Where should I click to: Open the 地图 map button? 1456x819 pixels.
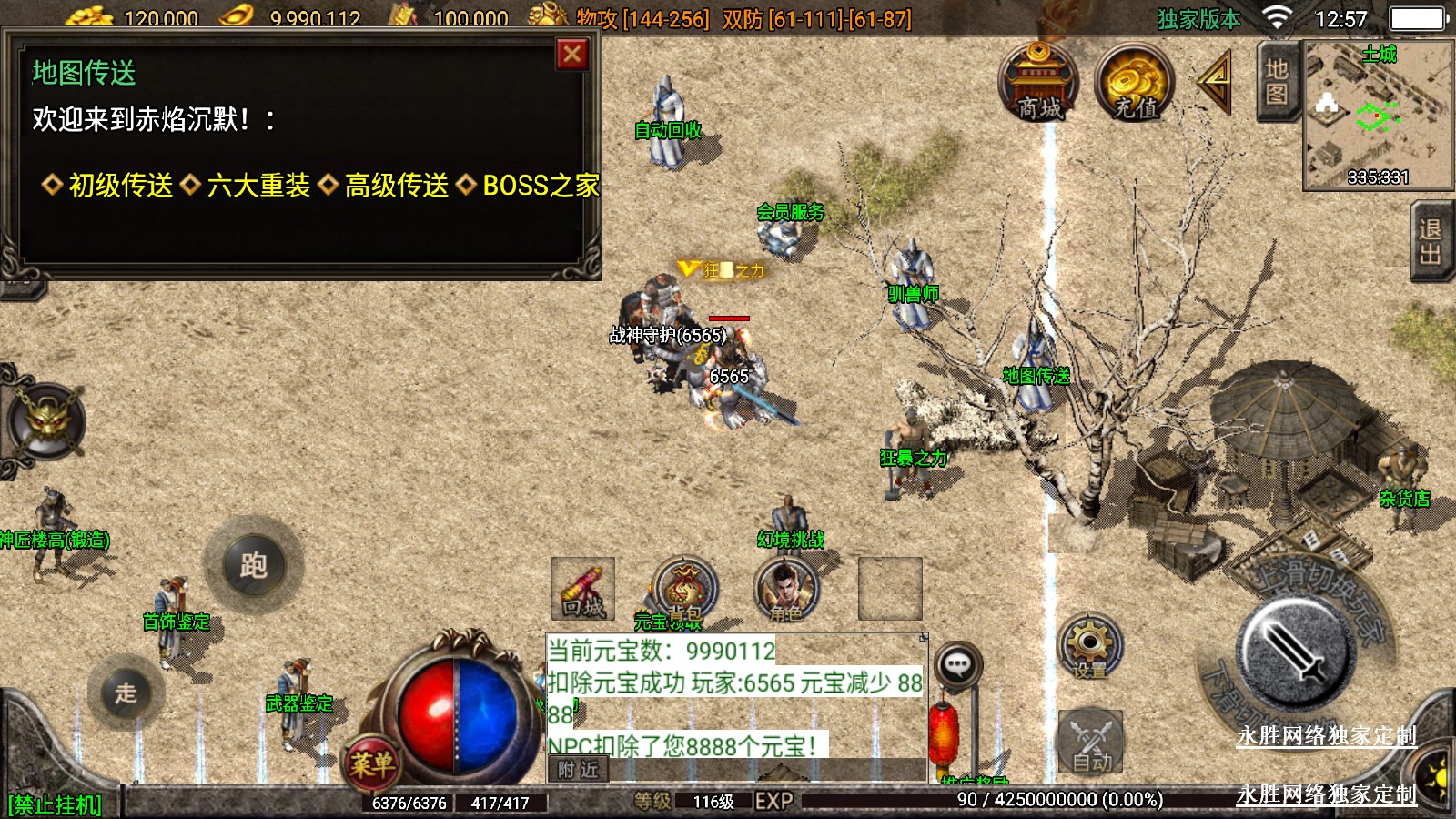point(1277,82)
